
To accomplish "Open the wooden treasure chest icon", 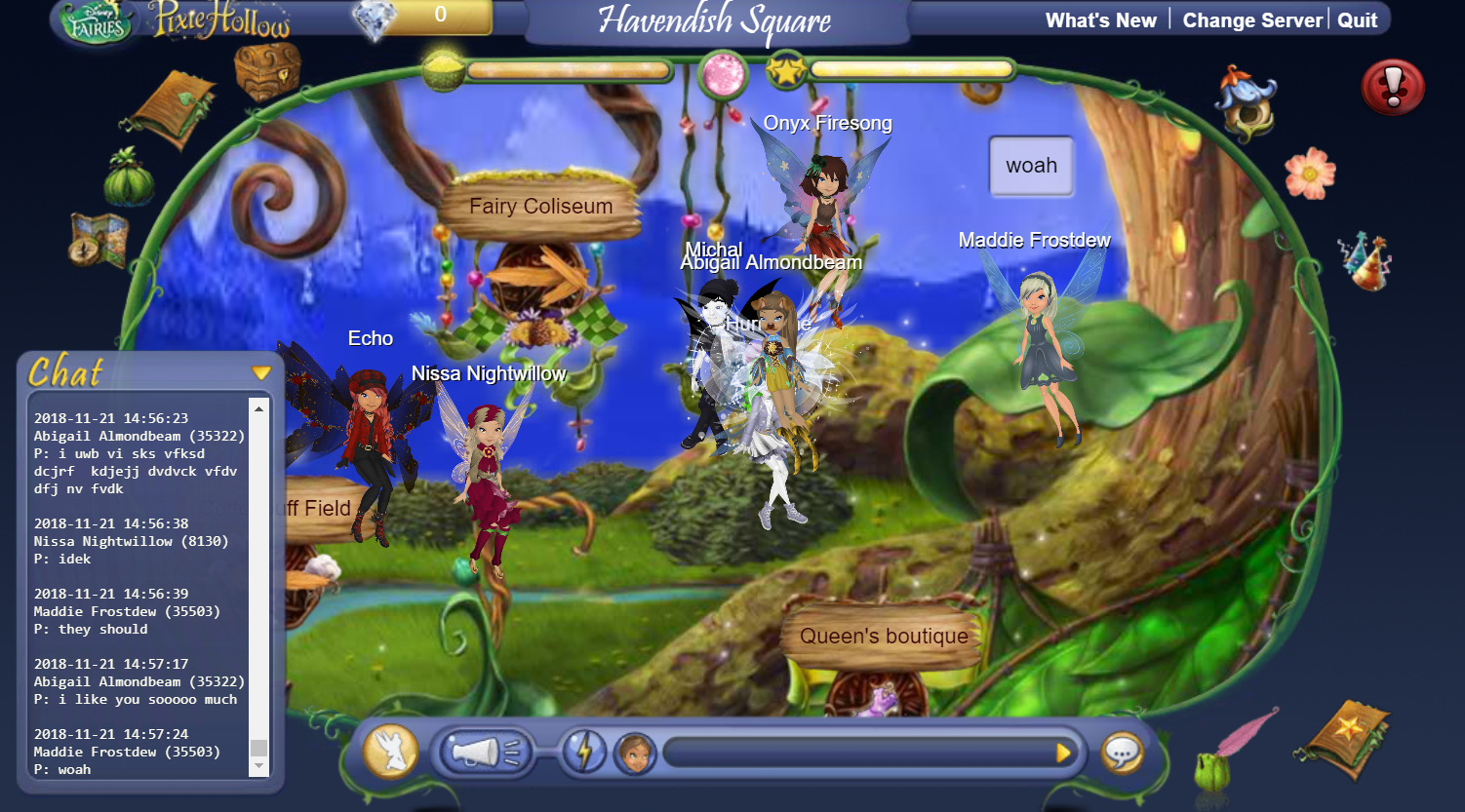I will 266,70.
